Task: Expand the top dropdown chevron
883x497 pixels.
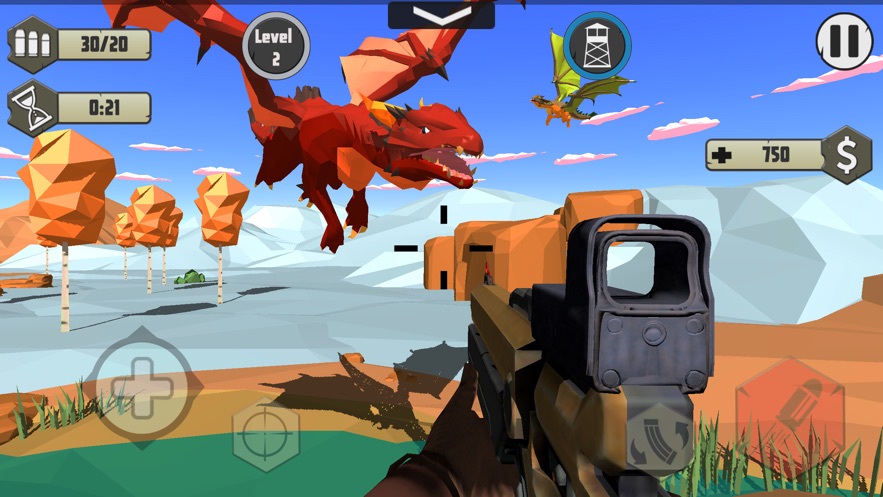Action: [x=441, y=15]
